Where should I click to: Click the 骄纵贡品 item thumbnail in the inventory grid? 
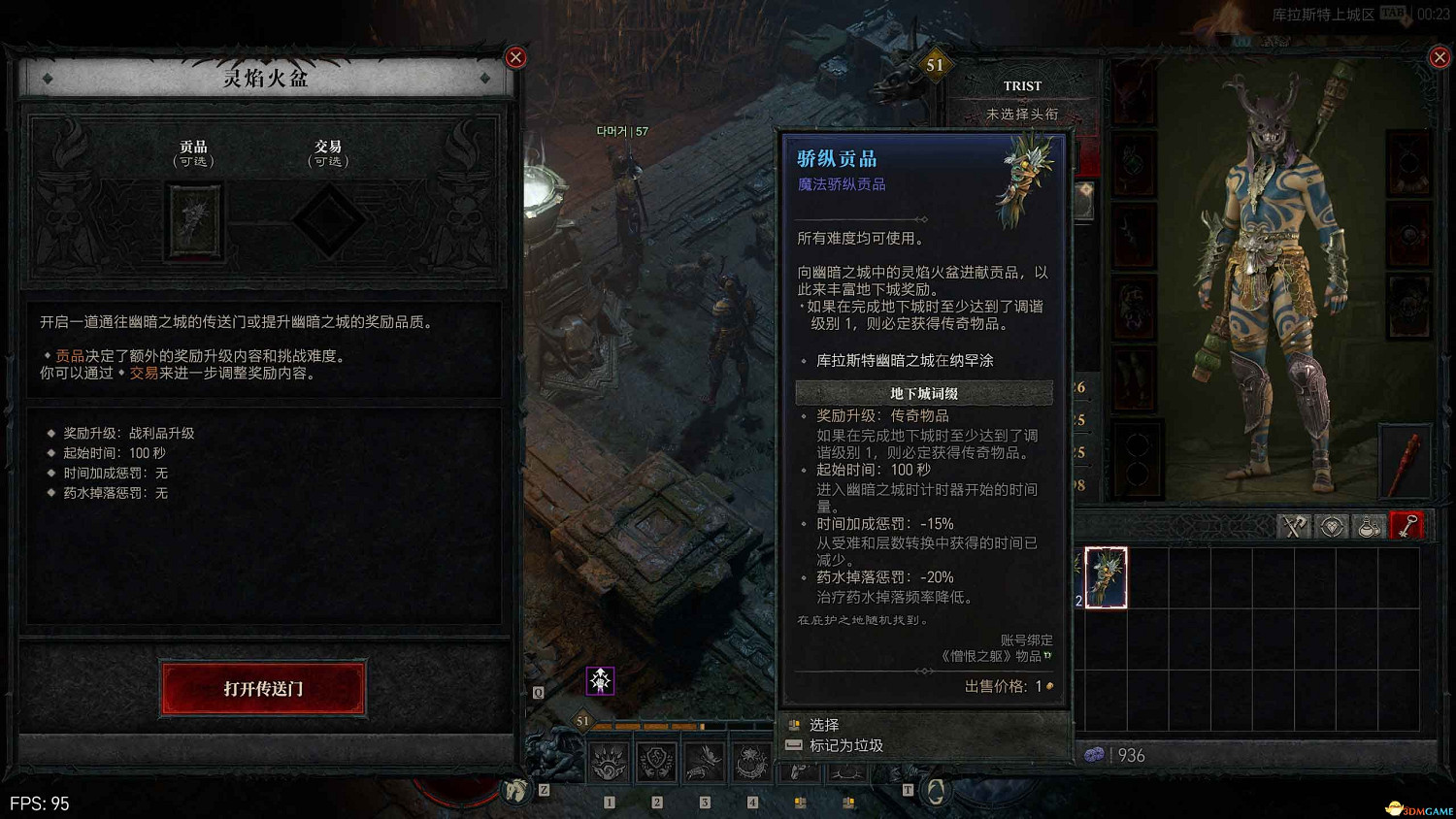1107,578
